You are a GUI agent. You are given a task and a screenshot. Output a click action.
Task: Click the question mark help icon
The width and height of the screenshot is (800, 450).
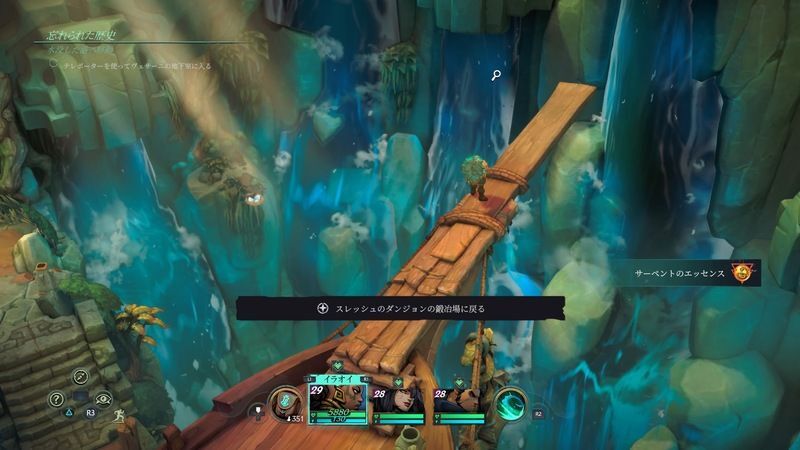57,399
